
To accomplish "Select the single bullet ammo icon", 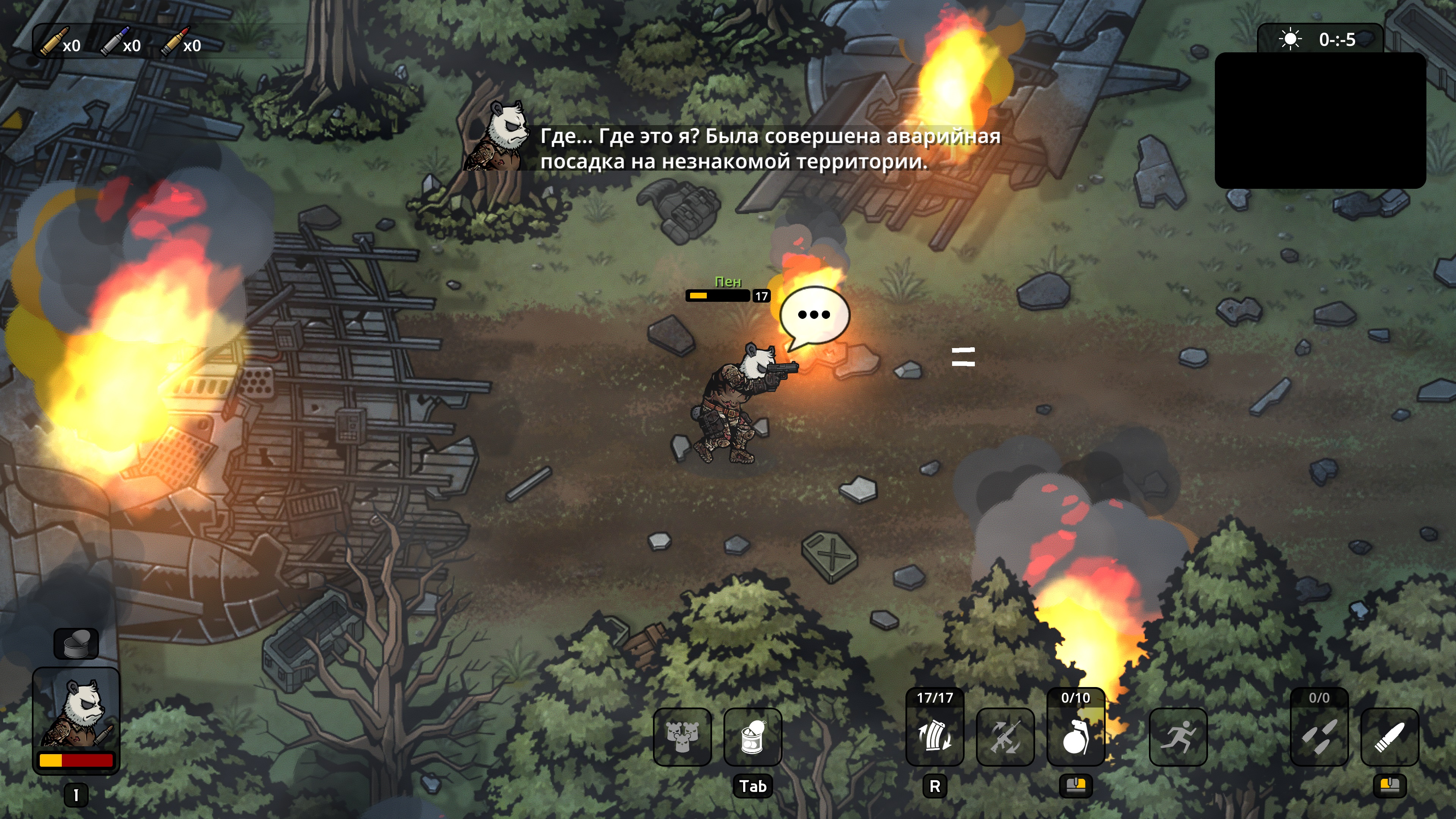I will [1390, 737].
